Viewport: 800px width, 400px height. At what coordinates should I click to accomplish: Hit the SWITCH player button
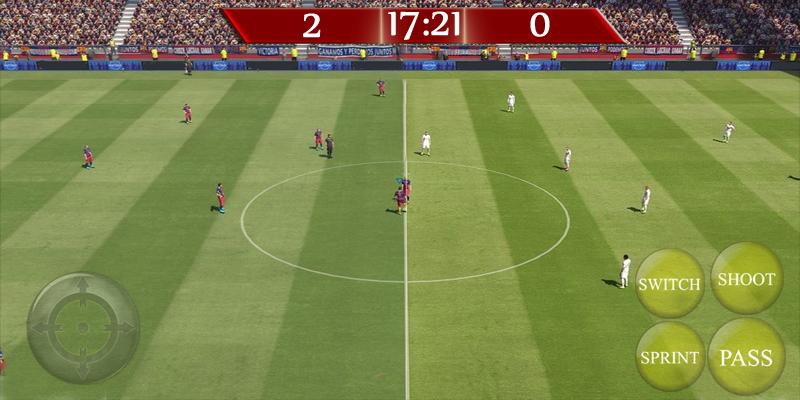[x=669, y=284]
